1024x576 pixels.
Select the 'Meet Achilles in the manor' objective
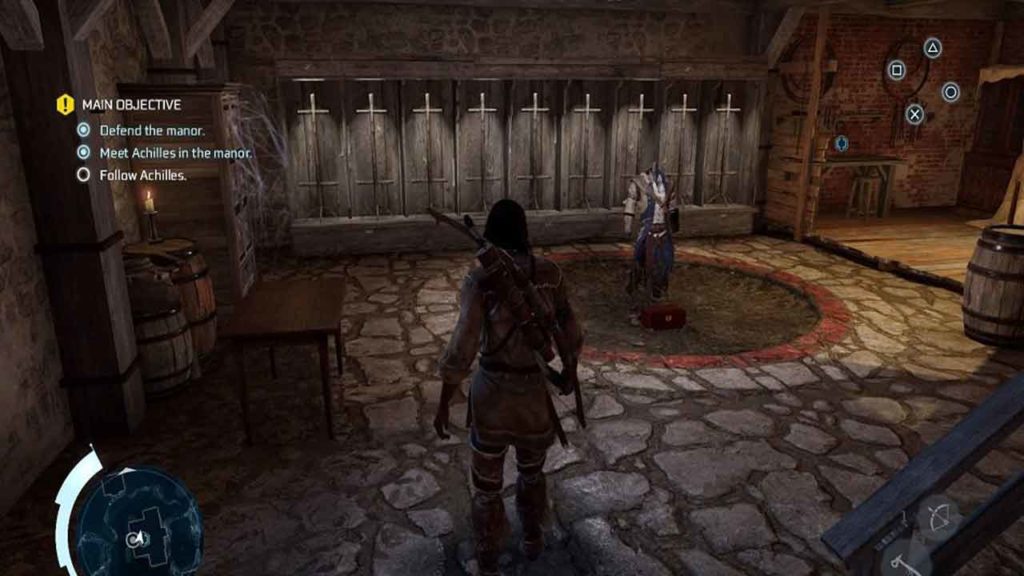[174, 153]
